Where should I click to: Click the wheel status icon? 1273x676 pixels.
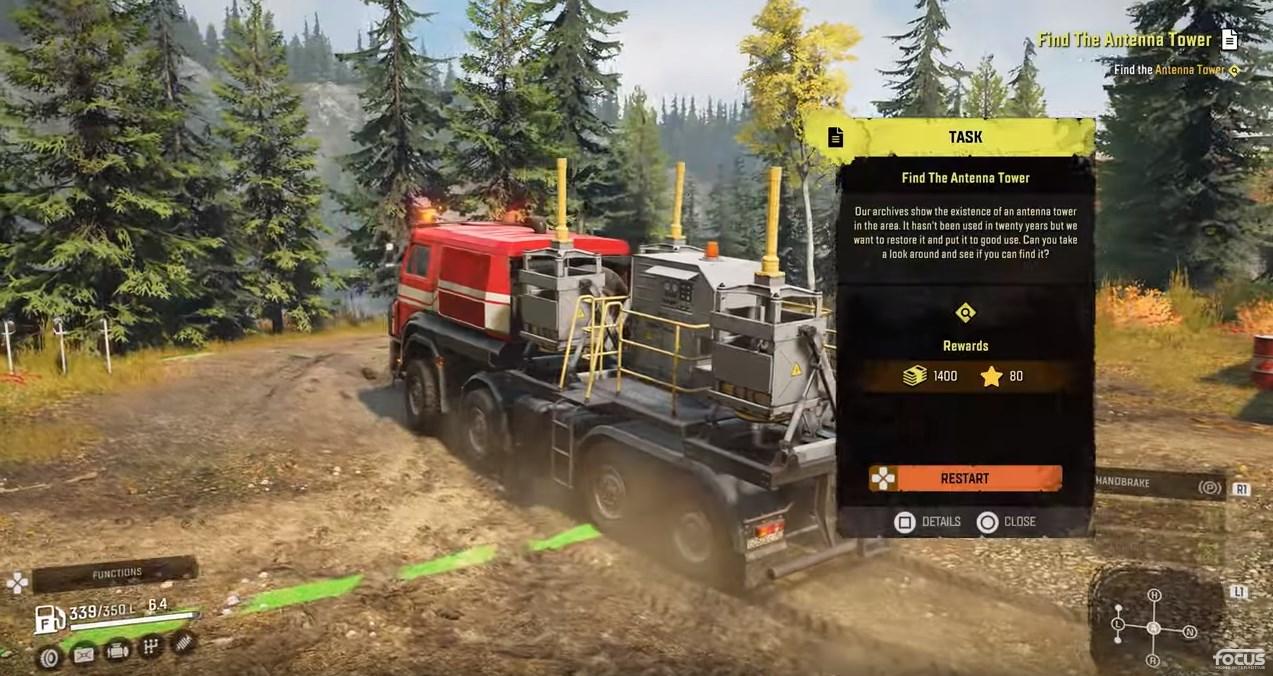tap(50, 656)
